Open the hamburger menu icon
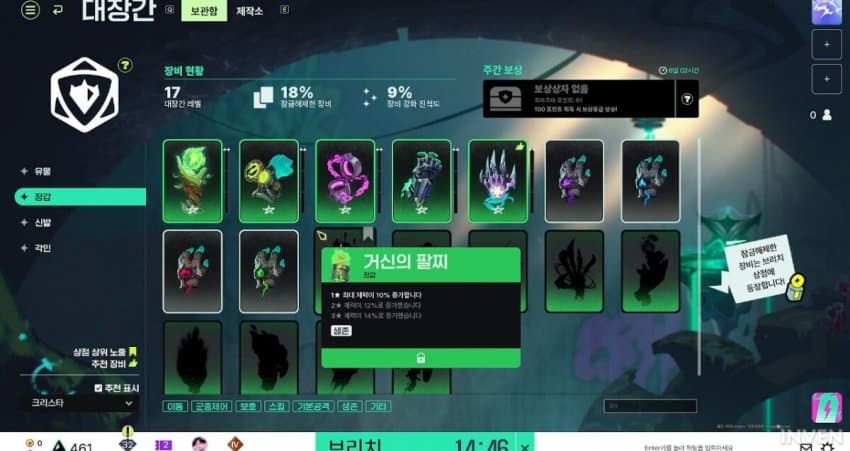 click(30, 11)
